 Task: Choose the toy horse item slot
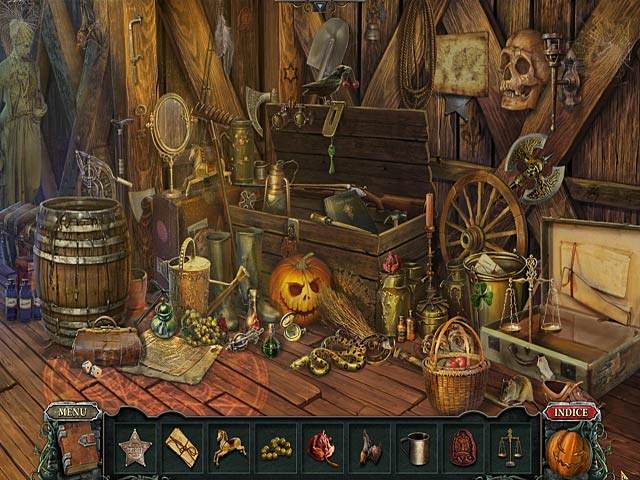pyautogui.click(x=228, y=446)
